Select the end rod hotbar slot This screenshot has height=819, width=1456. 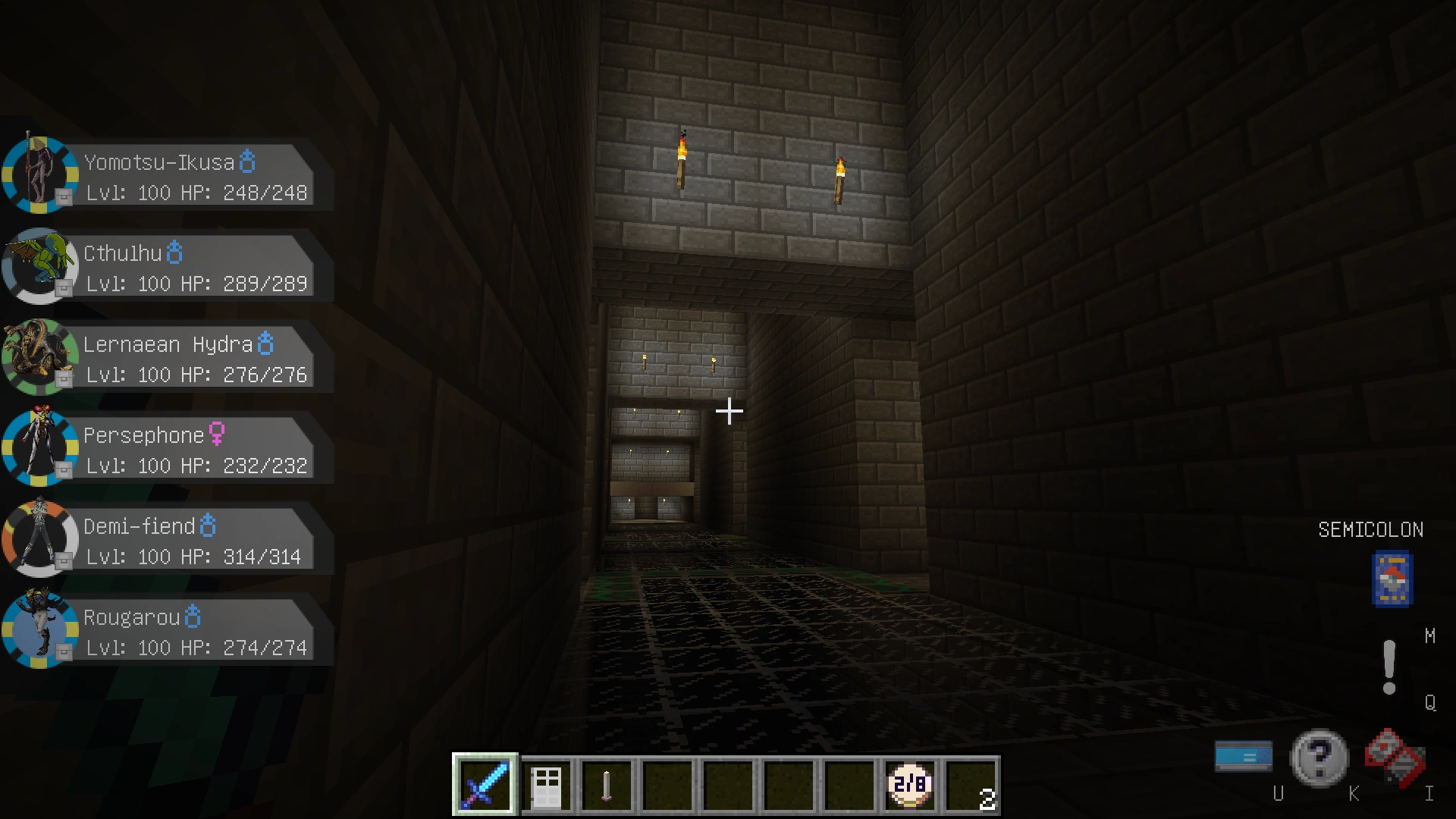606,785
